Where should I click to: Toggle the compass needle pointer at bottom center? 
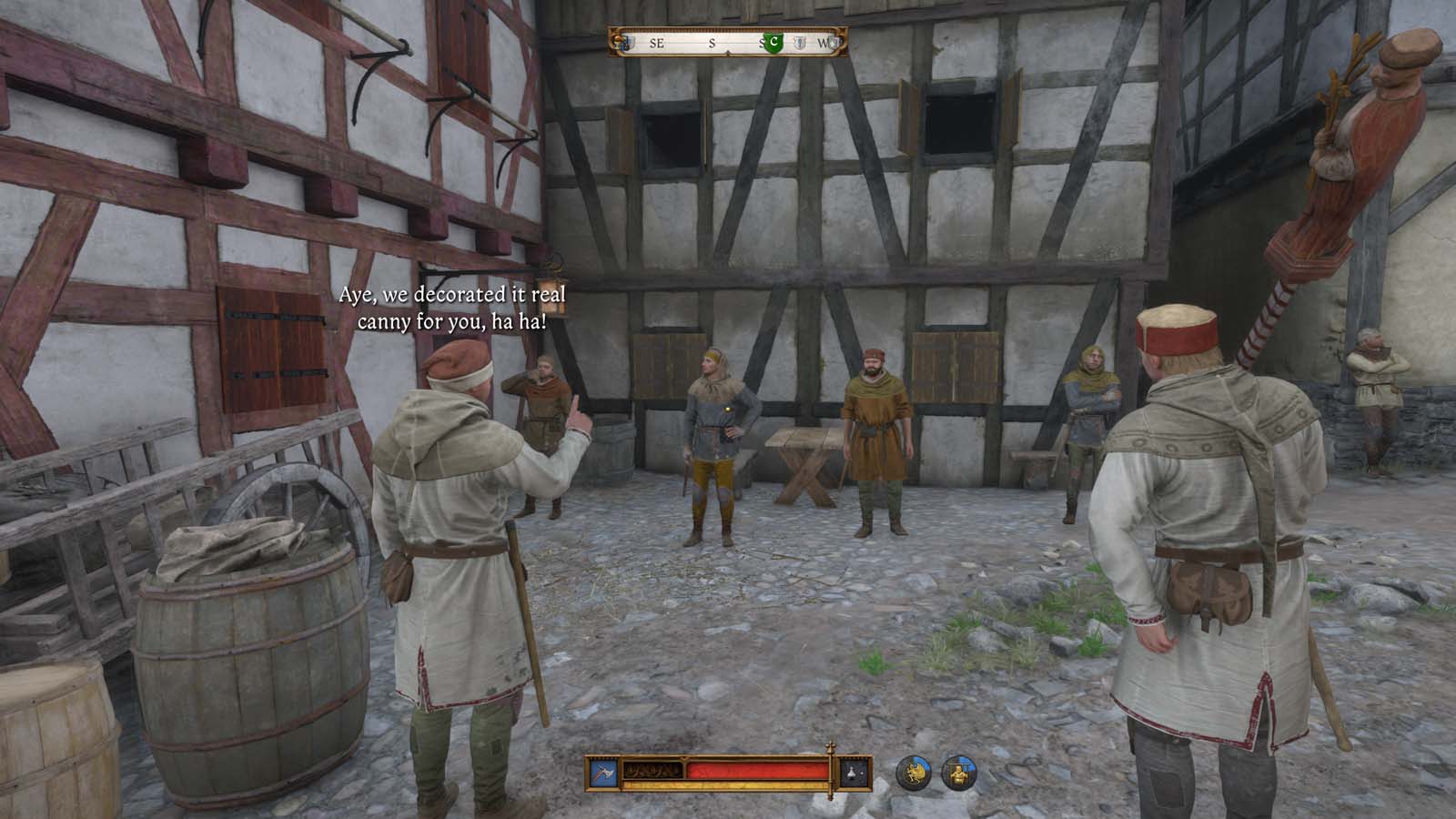728,52
